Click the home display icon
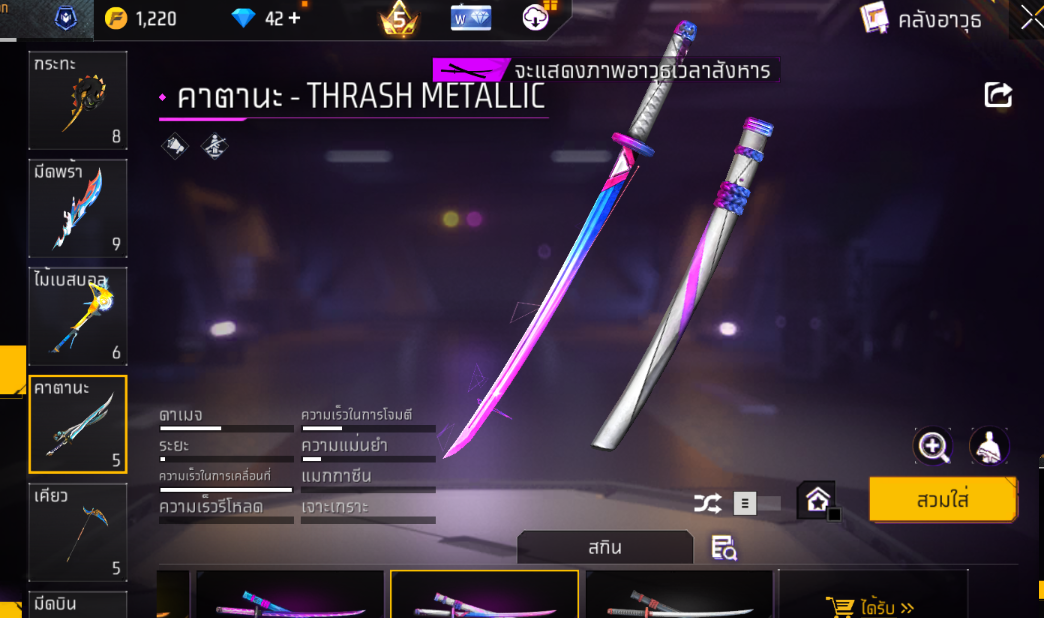Screen dimensions: 1044x618 pyautogui.click(x=816, y=500)
